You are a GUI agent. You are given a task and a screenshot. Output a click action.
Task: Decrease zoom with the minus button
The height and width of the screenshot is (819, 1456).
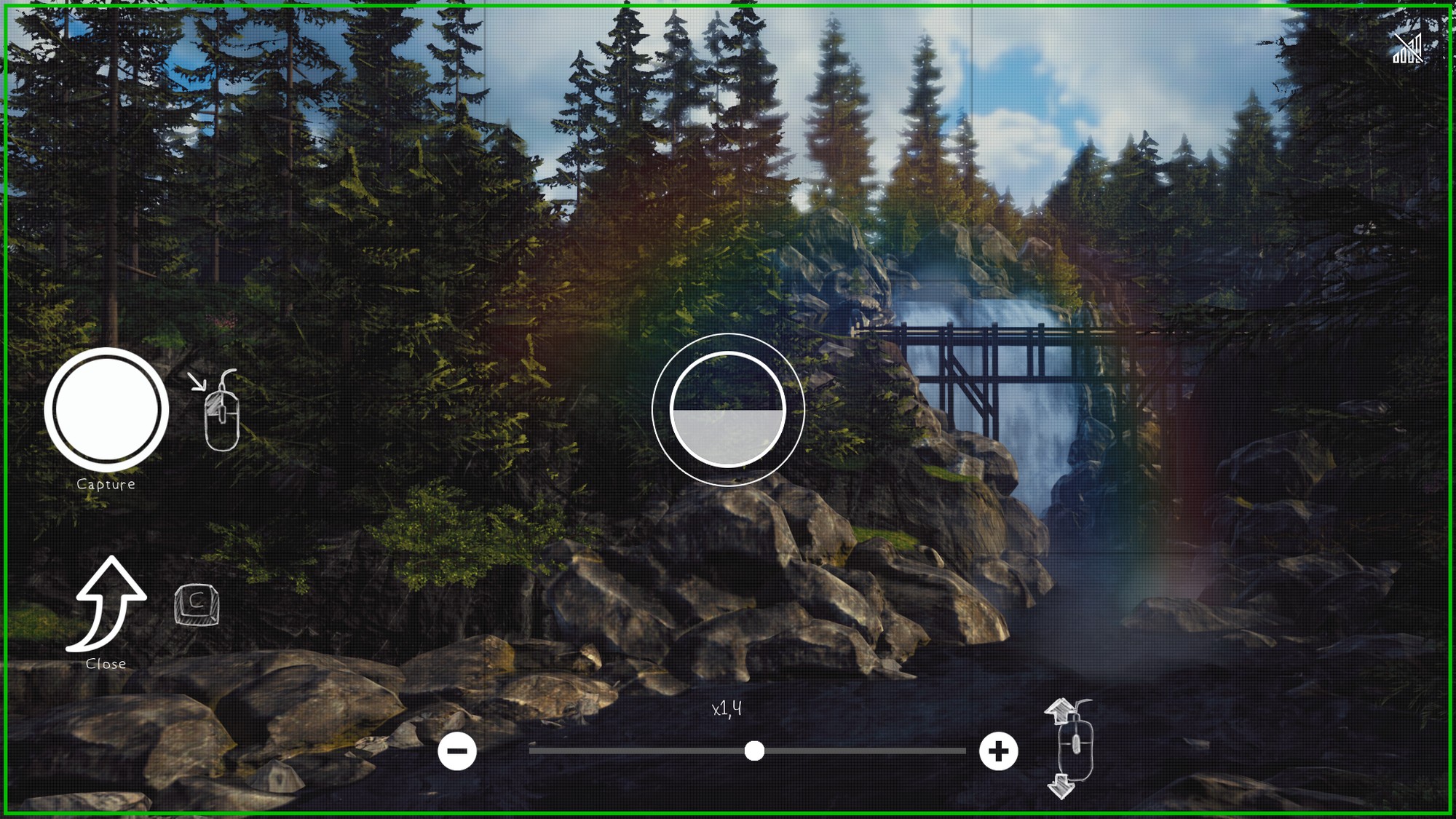pyautogui.click(x=457, y=751)
